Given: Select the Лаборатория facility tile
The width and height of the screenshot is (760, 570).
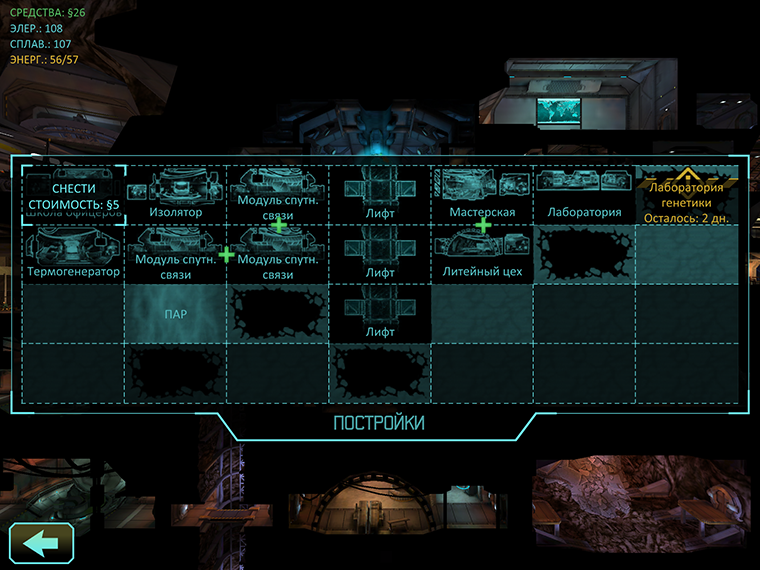Looking at the screenshot, I should (584, 195).
